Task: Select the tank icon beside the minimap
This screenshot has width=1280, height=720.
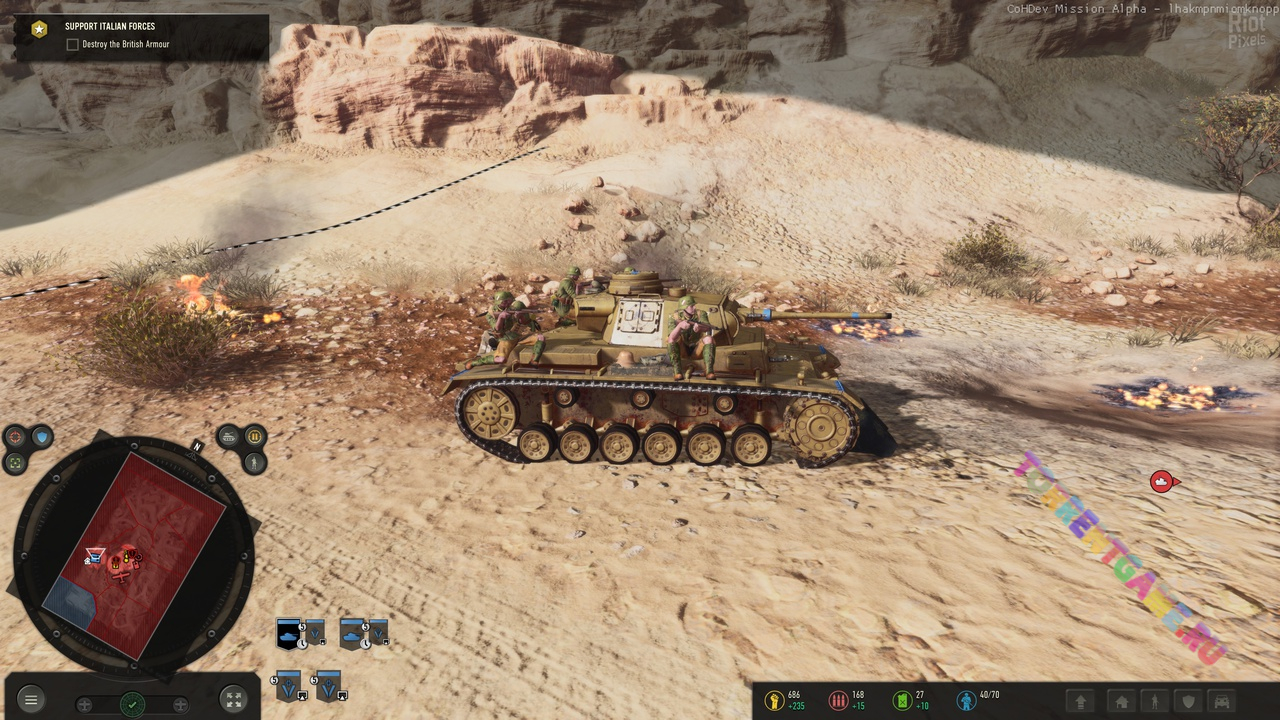Action: (x=229, y=436)
